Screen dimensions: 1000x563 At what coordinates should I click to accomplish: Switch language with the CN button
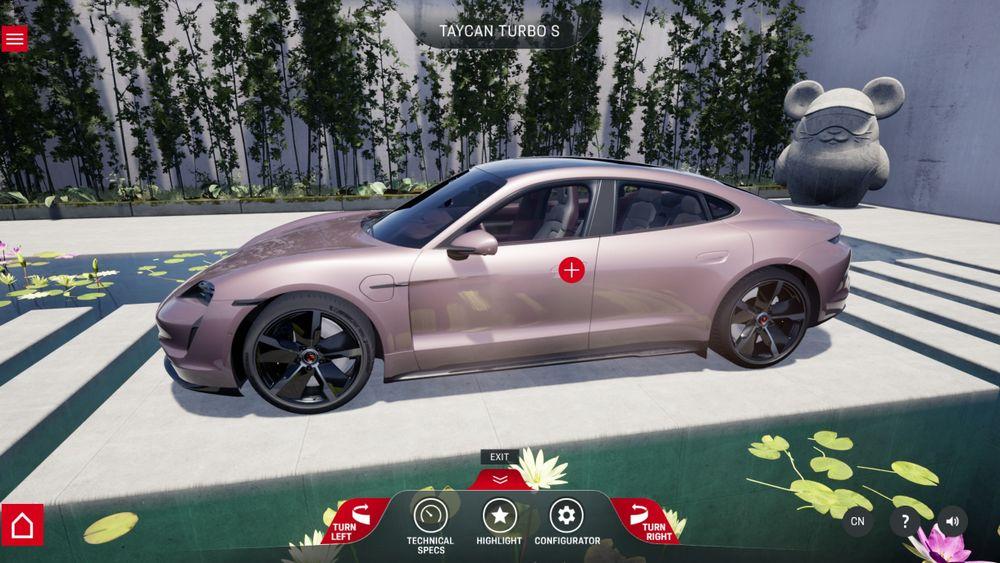[x=857, y=521]
